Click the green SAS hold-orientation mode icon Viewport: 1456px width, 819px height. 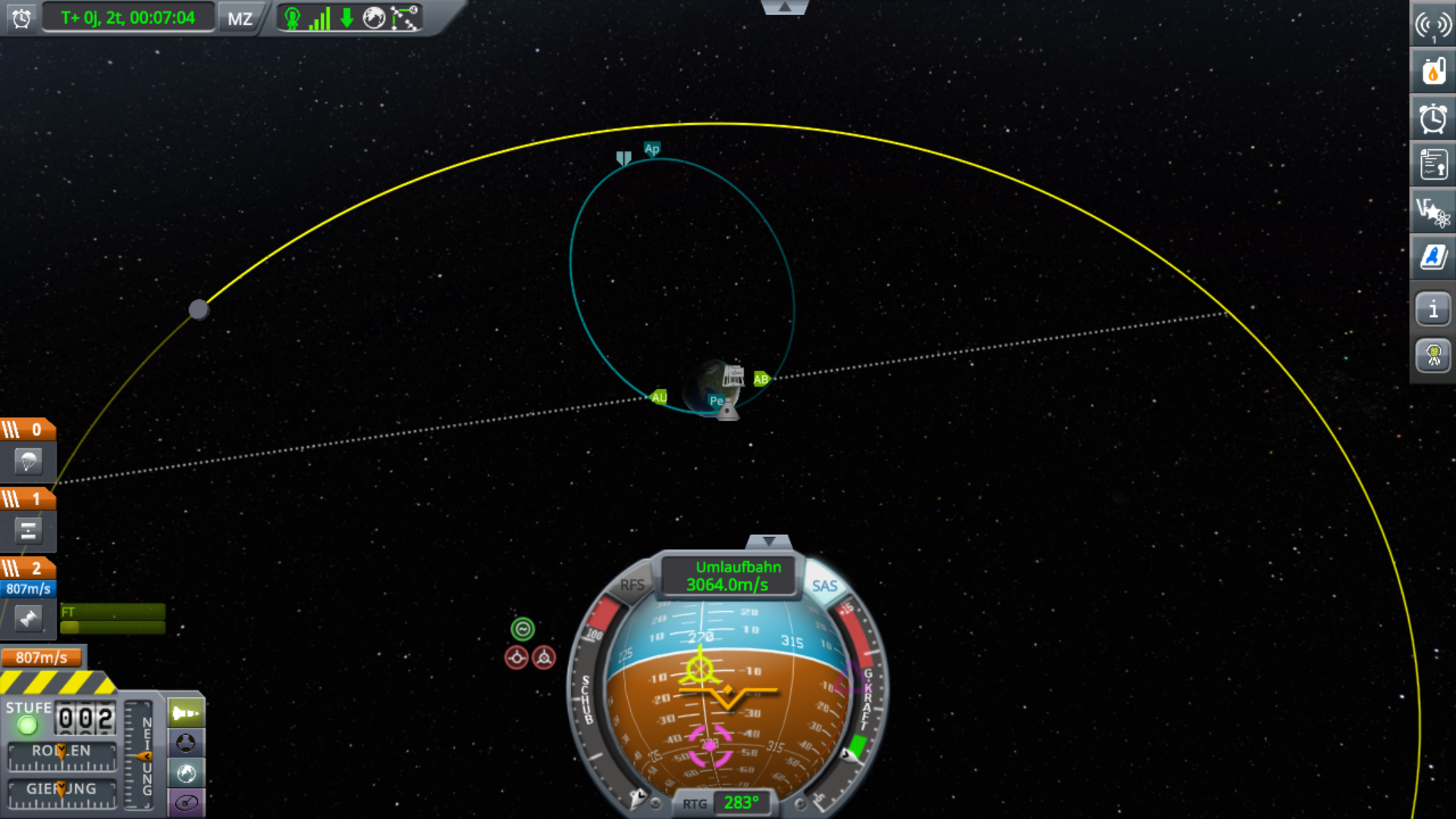pos(522,629)
